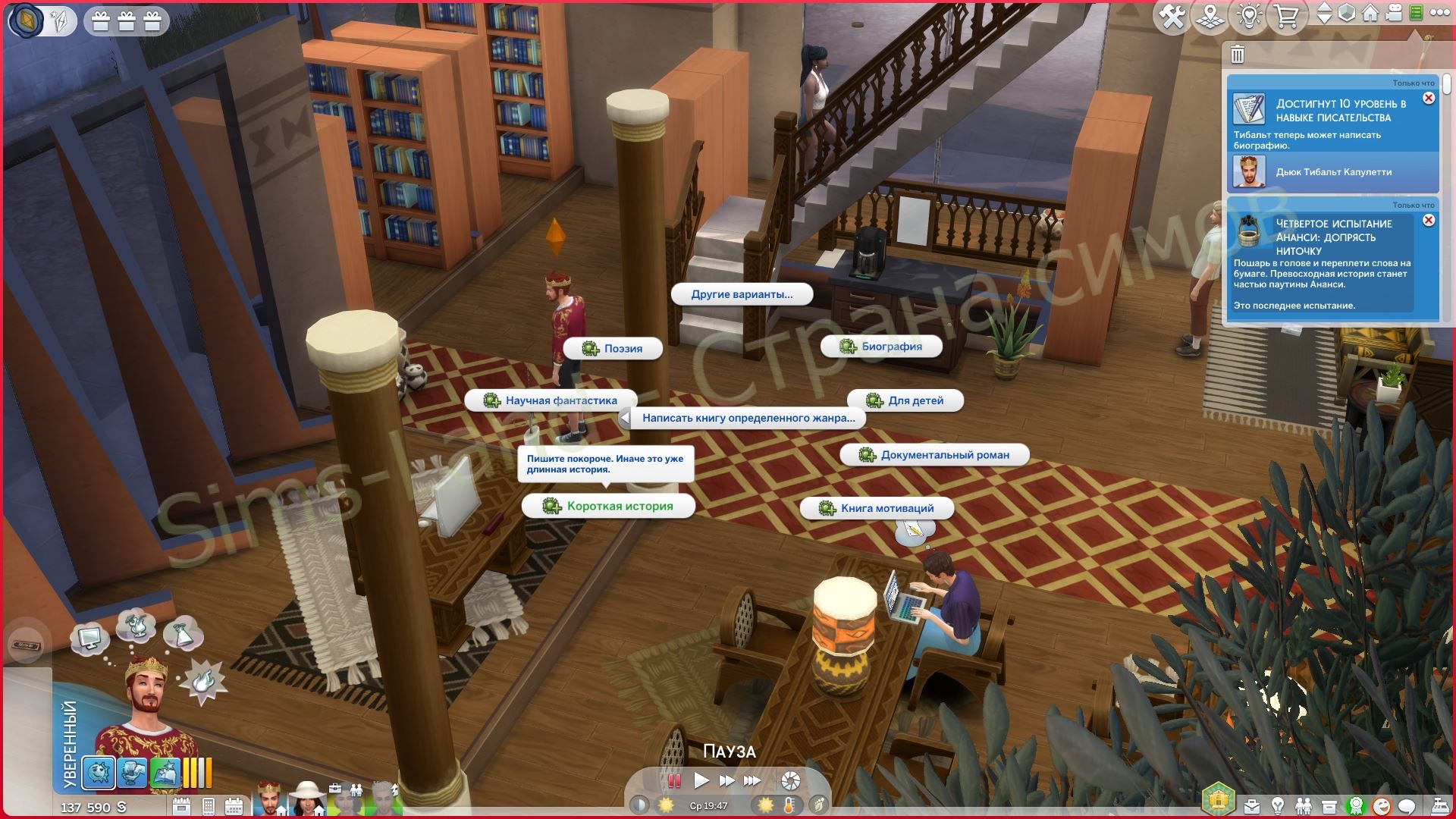Image resolution: width=1456 pixels, height=819 pixels.
Task: Open Другие варианты for more options
Action: coord(742,294)
